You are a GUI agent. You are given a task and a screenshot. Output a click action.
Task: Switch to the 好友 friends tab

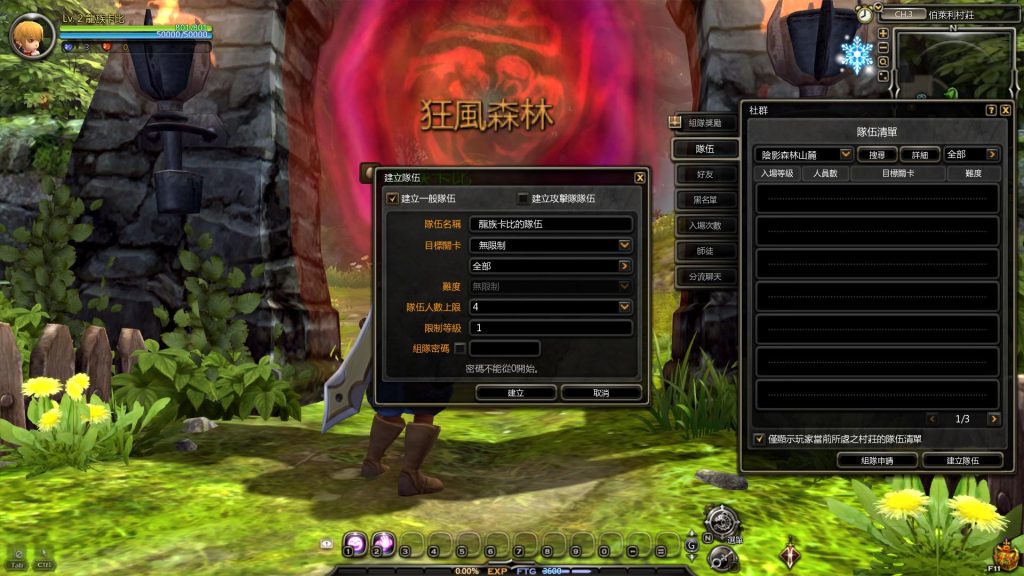point(705,174)
